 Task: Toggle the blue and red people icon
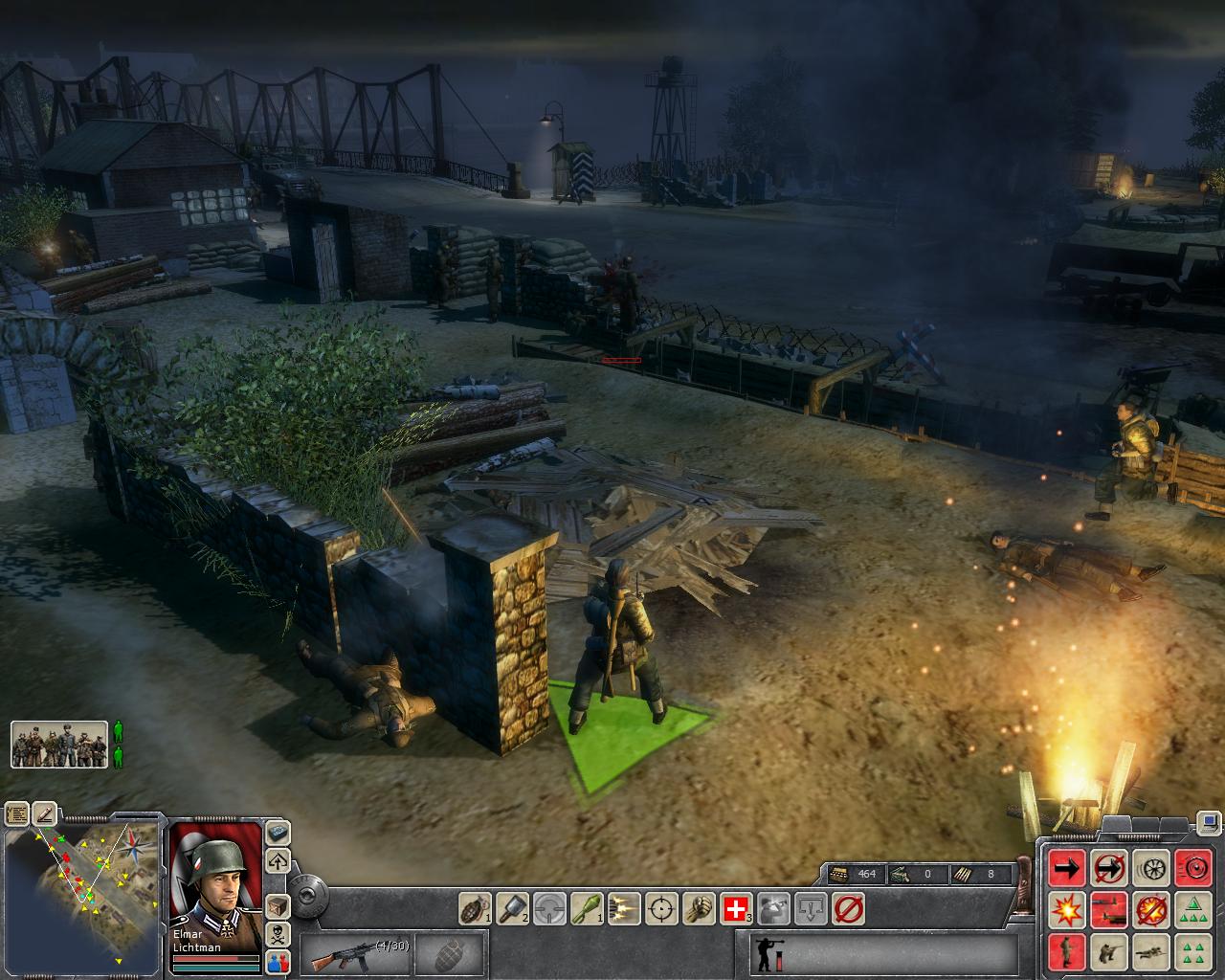pos(278,963)
